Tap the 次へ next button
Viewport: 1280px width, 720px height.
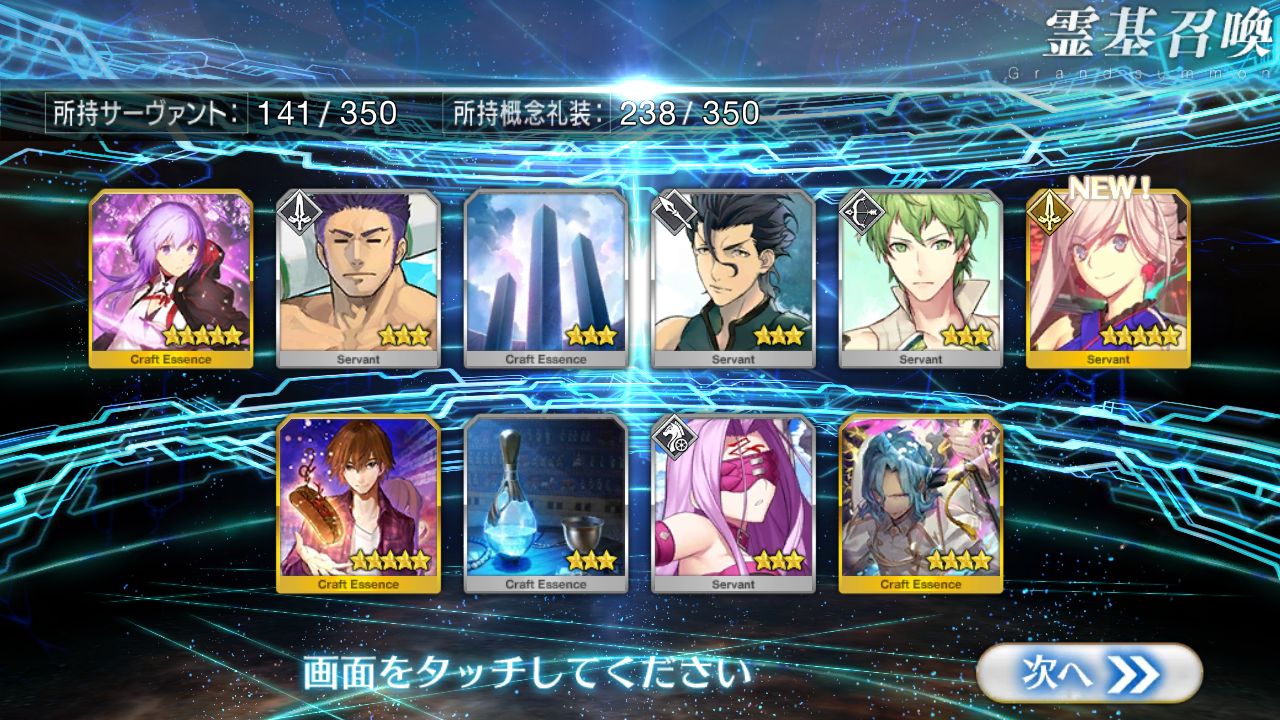tap(1088, 673)
